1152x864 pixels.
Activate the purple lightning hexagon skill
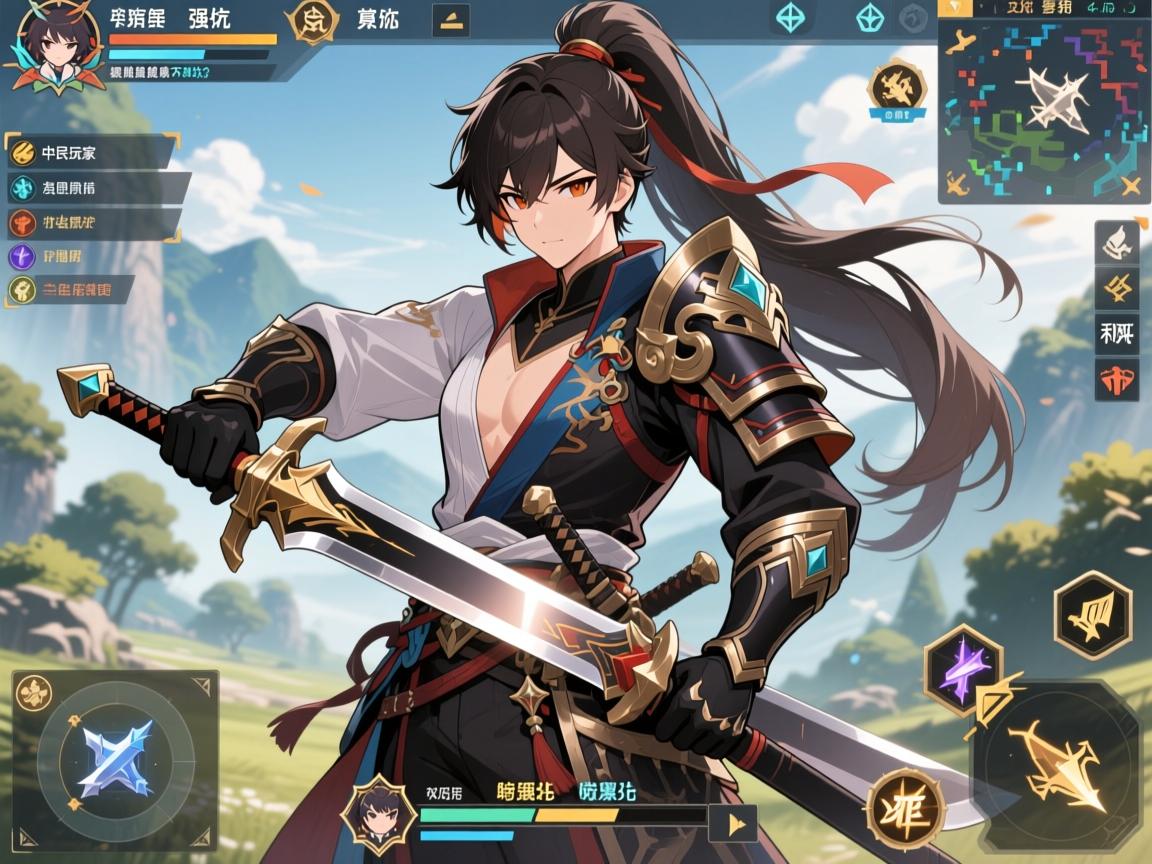point(964,667)
